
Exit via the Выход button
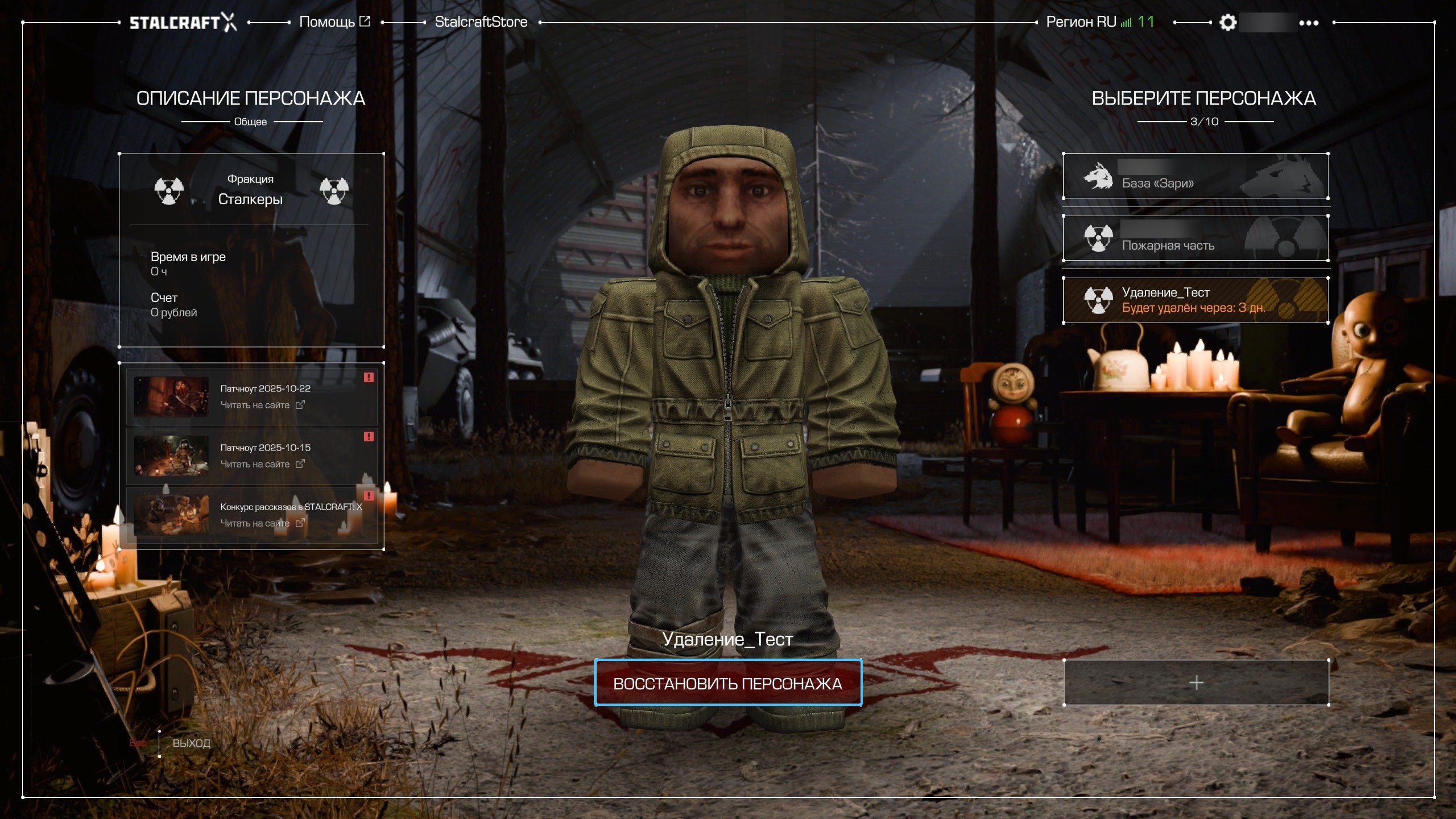pyautogui.click(x=191, y=743)
